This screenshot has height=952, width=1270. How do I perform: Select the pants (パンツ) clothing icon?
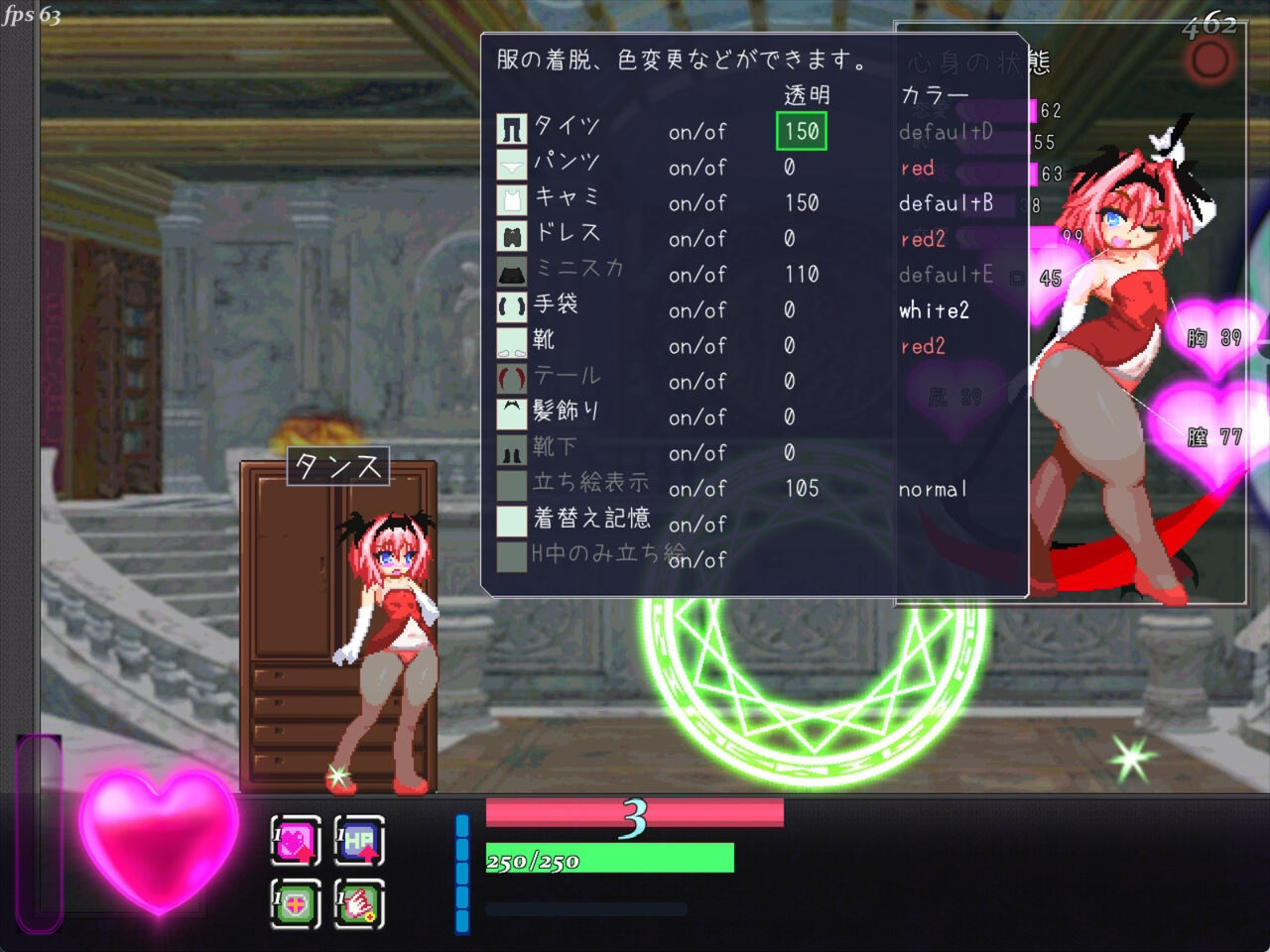pyautogui.click(x=512, y=166)
